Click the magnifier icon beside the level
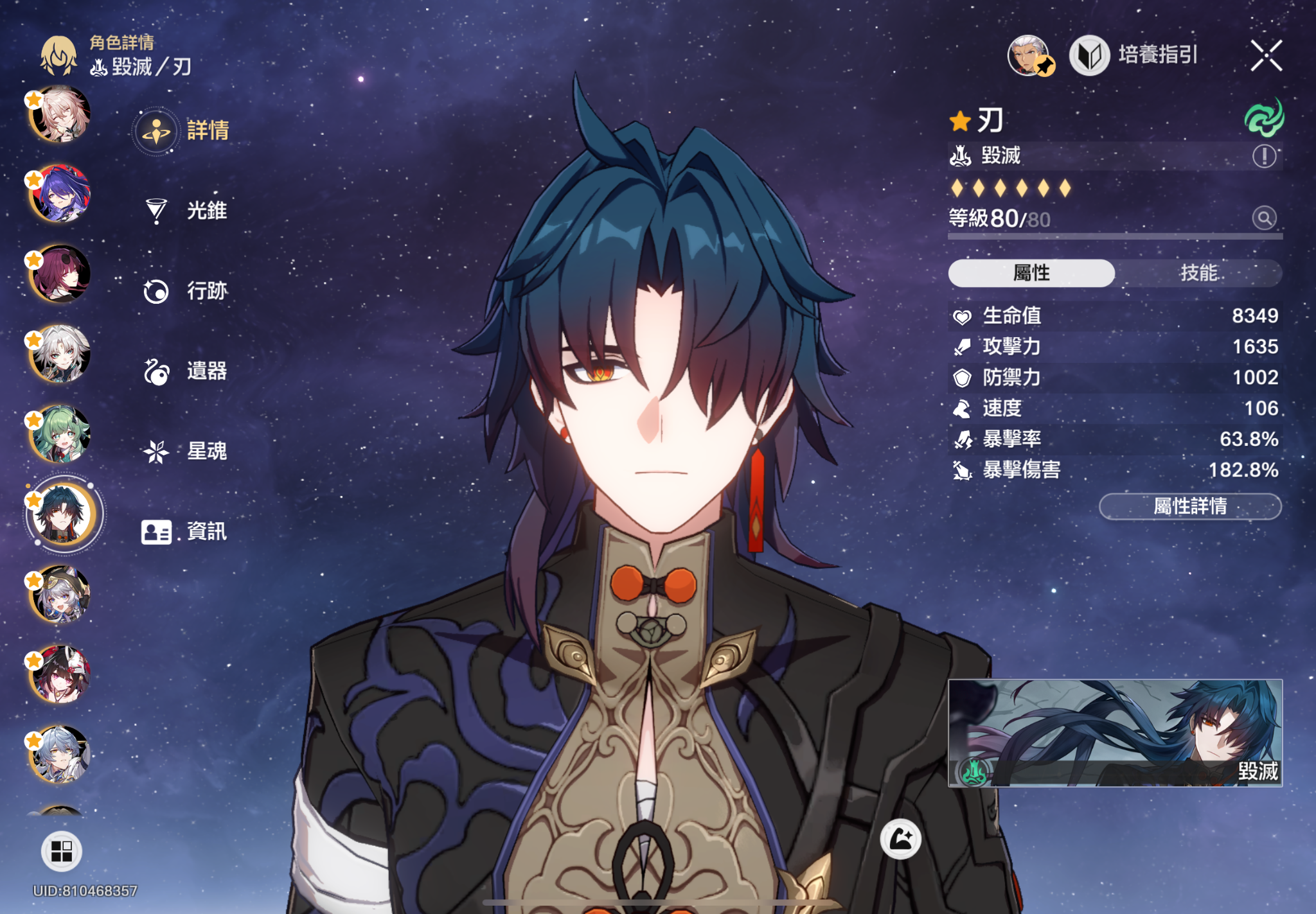1316x914 pixels. coord(1264,218)
